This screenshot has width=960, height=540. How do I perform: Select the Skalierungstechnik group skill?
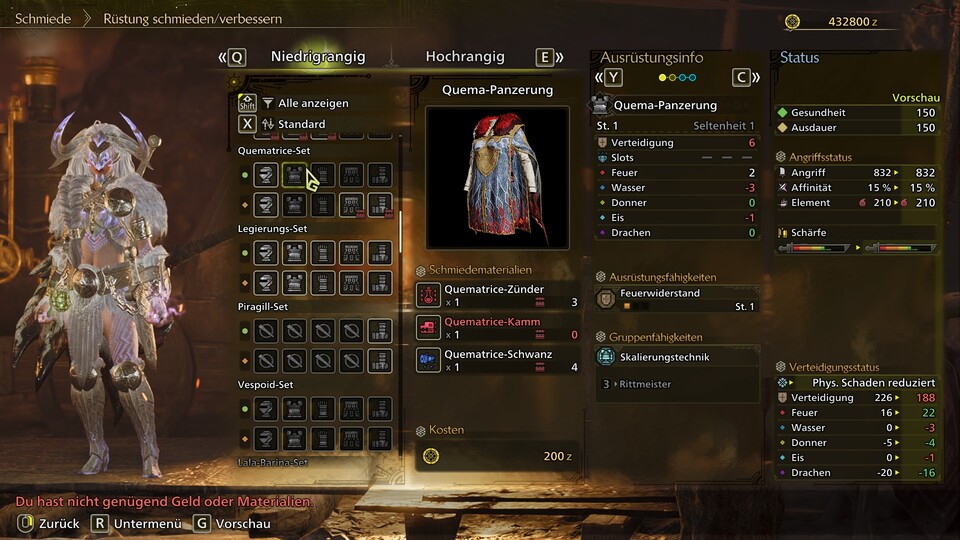(x=674, y=357)
